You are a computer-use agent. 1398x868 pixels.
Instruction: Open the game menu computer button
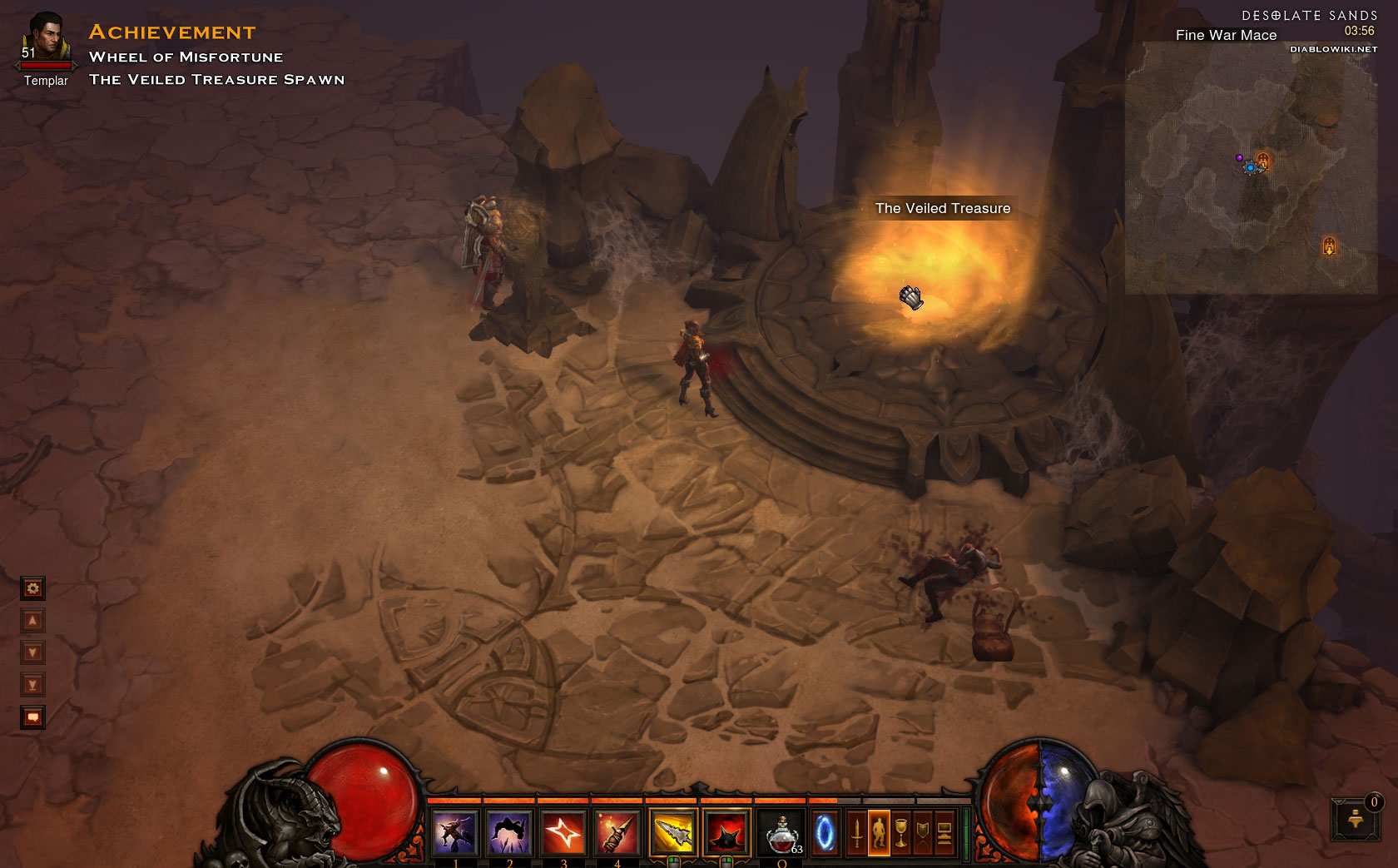tap(944, 832)
